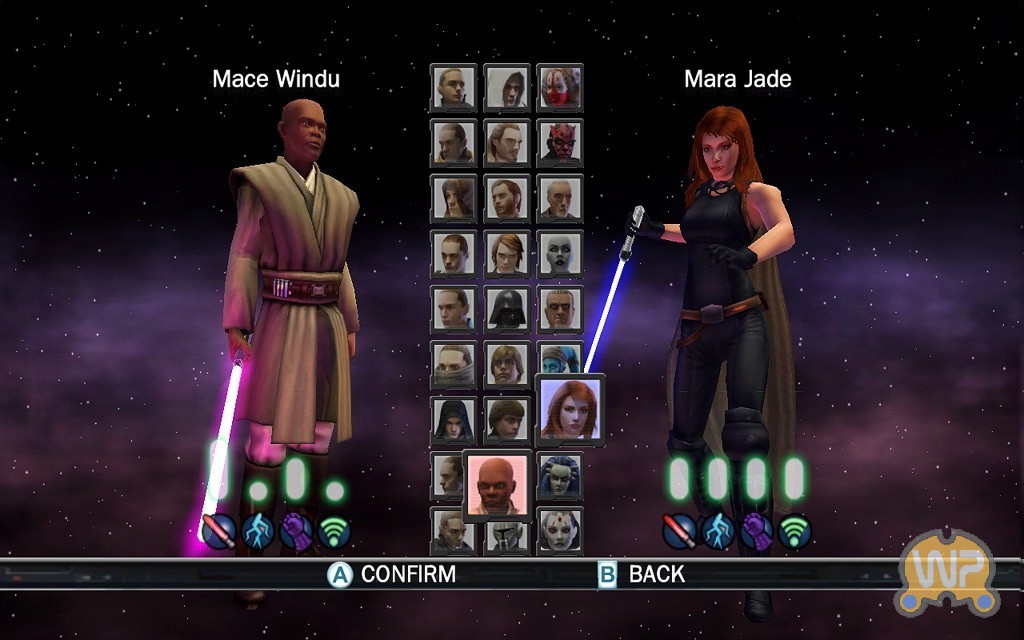Choose the bearded Obi-Wan Kenobi portrait

point(507,198)
